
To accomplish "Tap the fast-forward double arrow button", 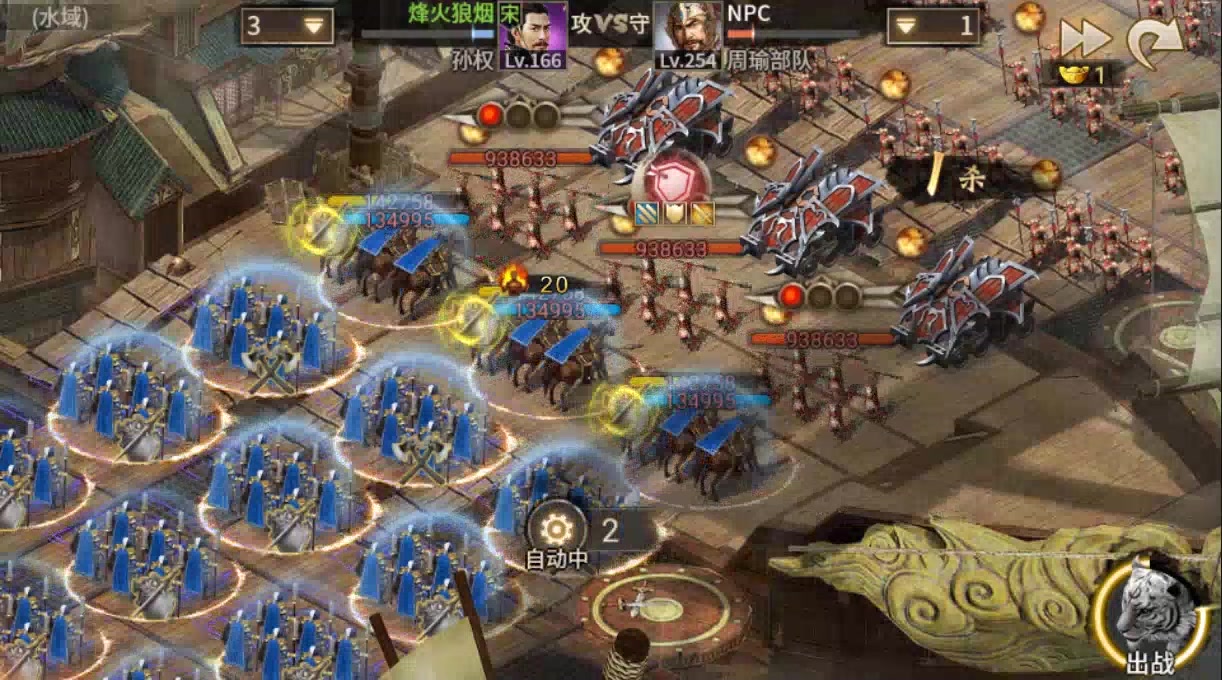I will (1086, 38).
